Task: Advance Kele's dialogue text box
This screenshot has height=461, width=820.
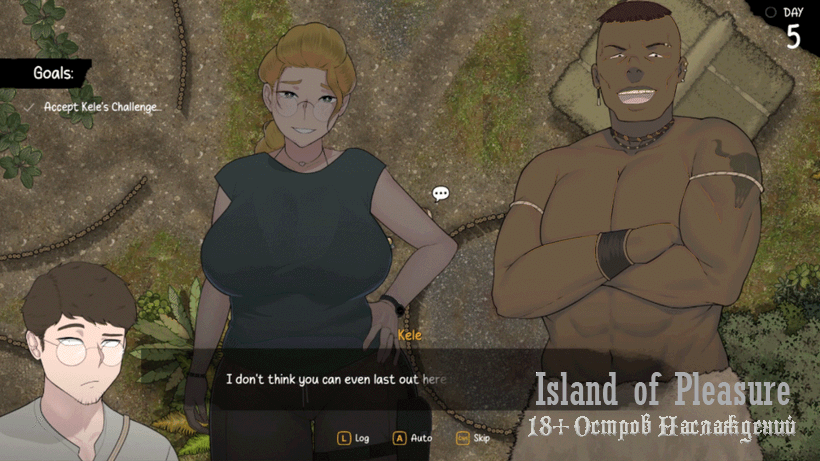Action: pos(340,379)
